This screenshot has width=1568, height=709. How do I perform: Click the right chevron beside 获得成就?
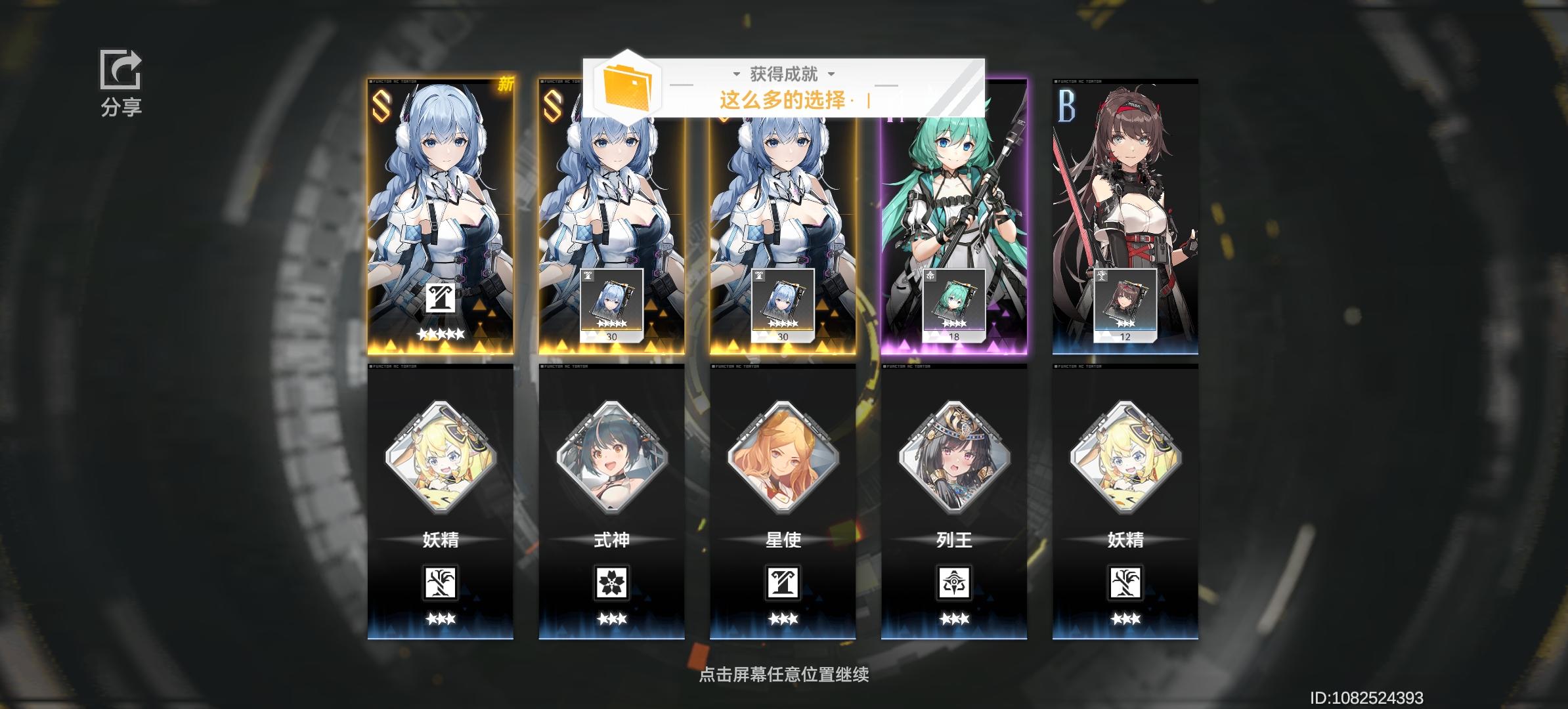tap(831, 75)
